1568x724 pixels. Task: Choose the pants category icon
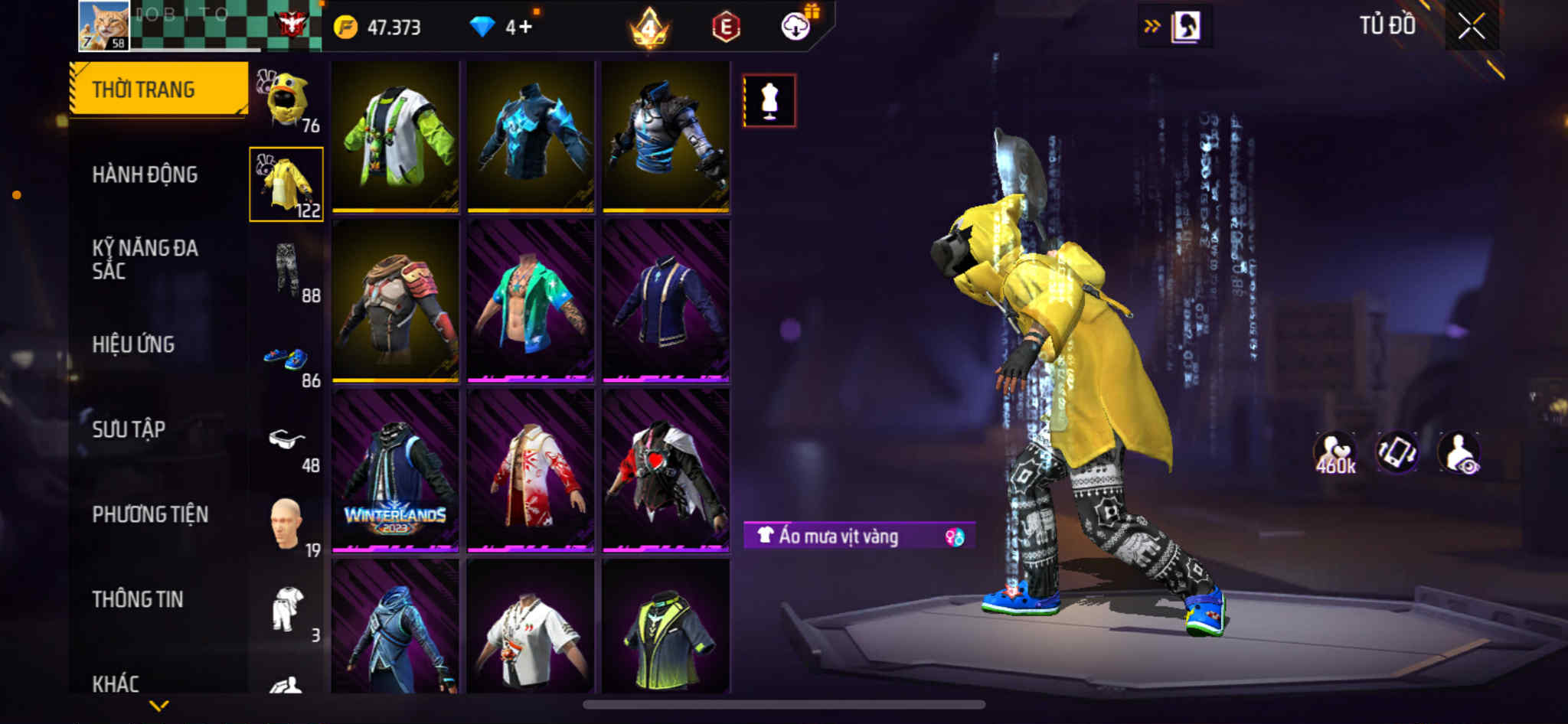(287, 269)
